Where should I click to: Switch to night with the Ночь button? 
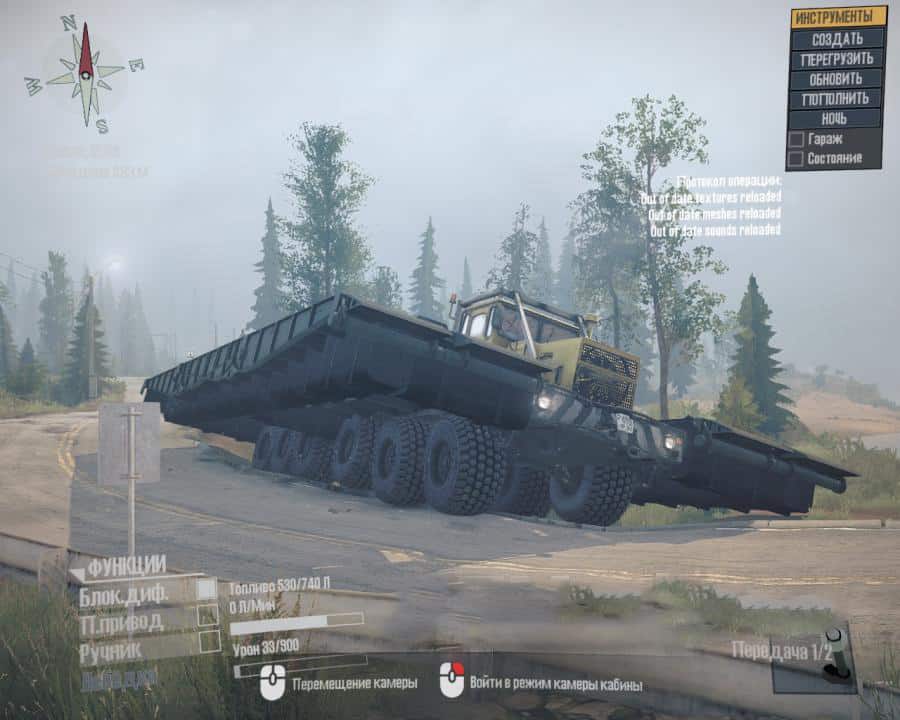837,119
